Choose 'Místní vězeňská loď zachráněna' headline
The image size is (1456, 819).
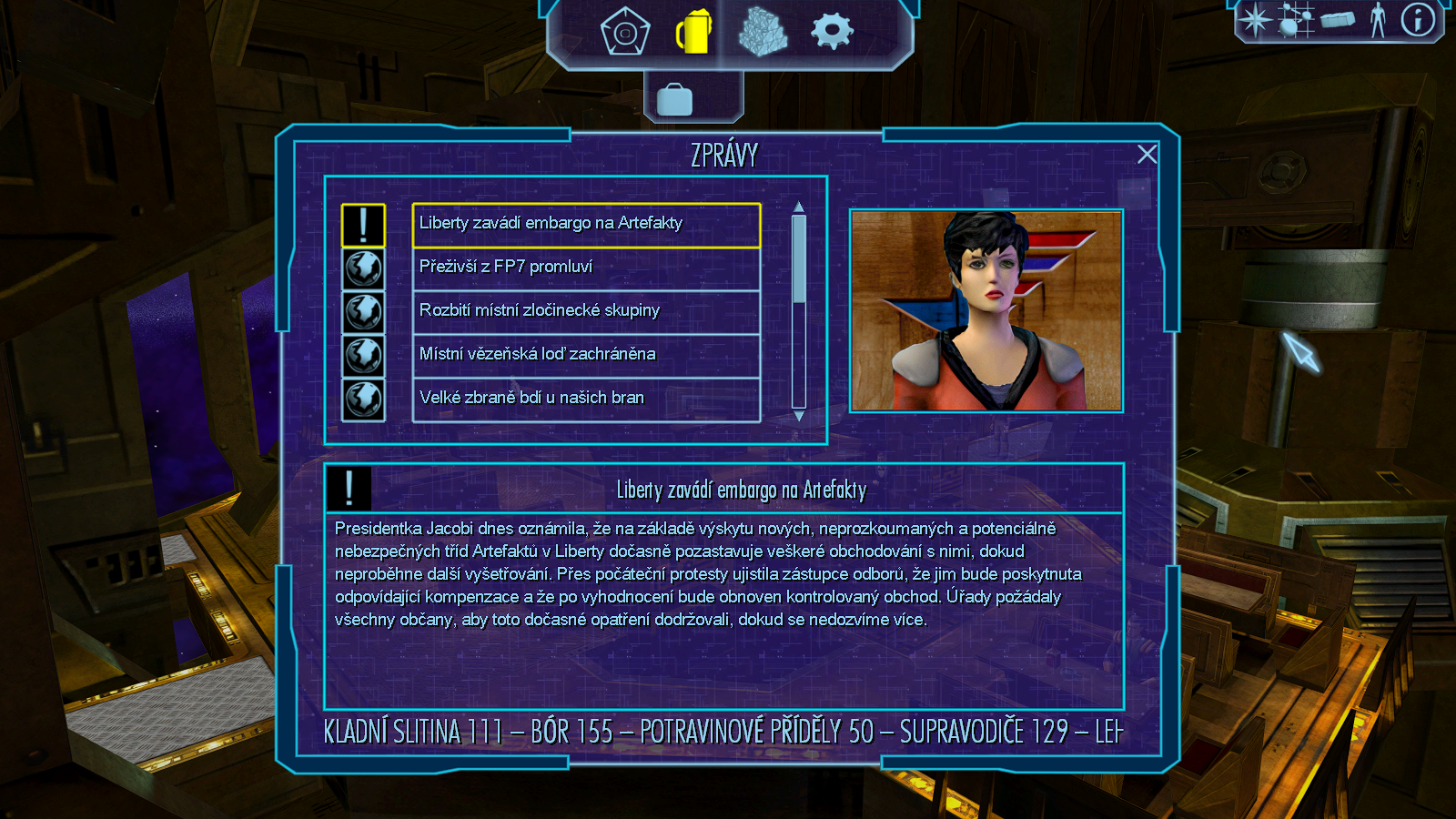click(x=586, y=355)
